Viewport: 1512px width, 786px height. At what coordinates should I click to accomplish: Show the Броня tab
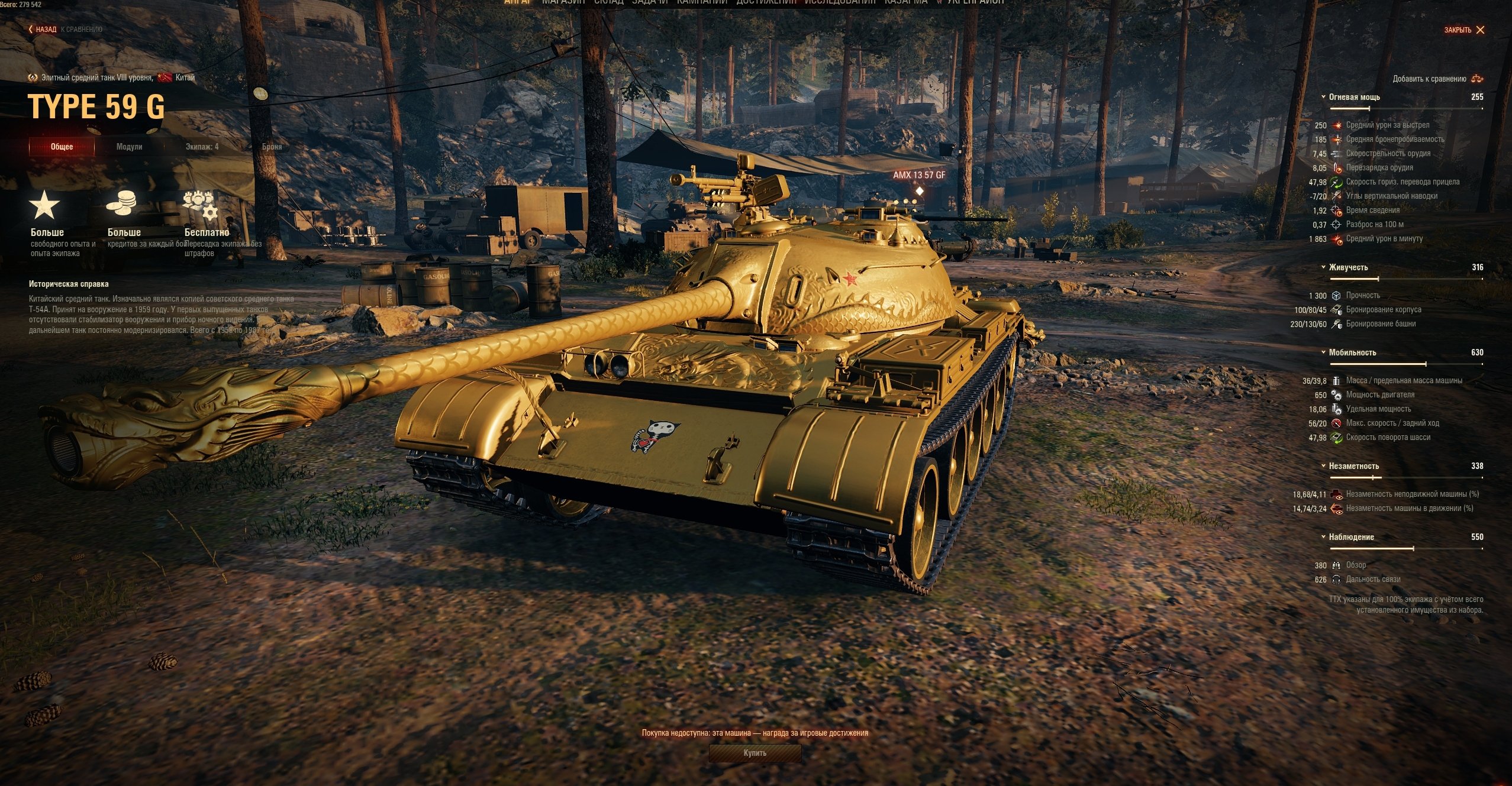pos(272,147)
